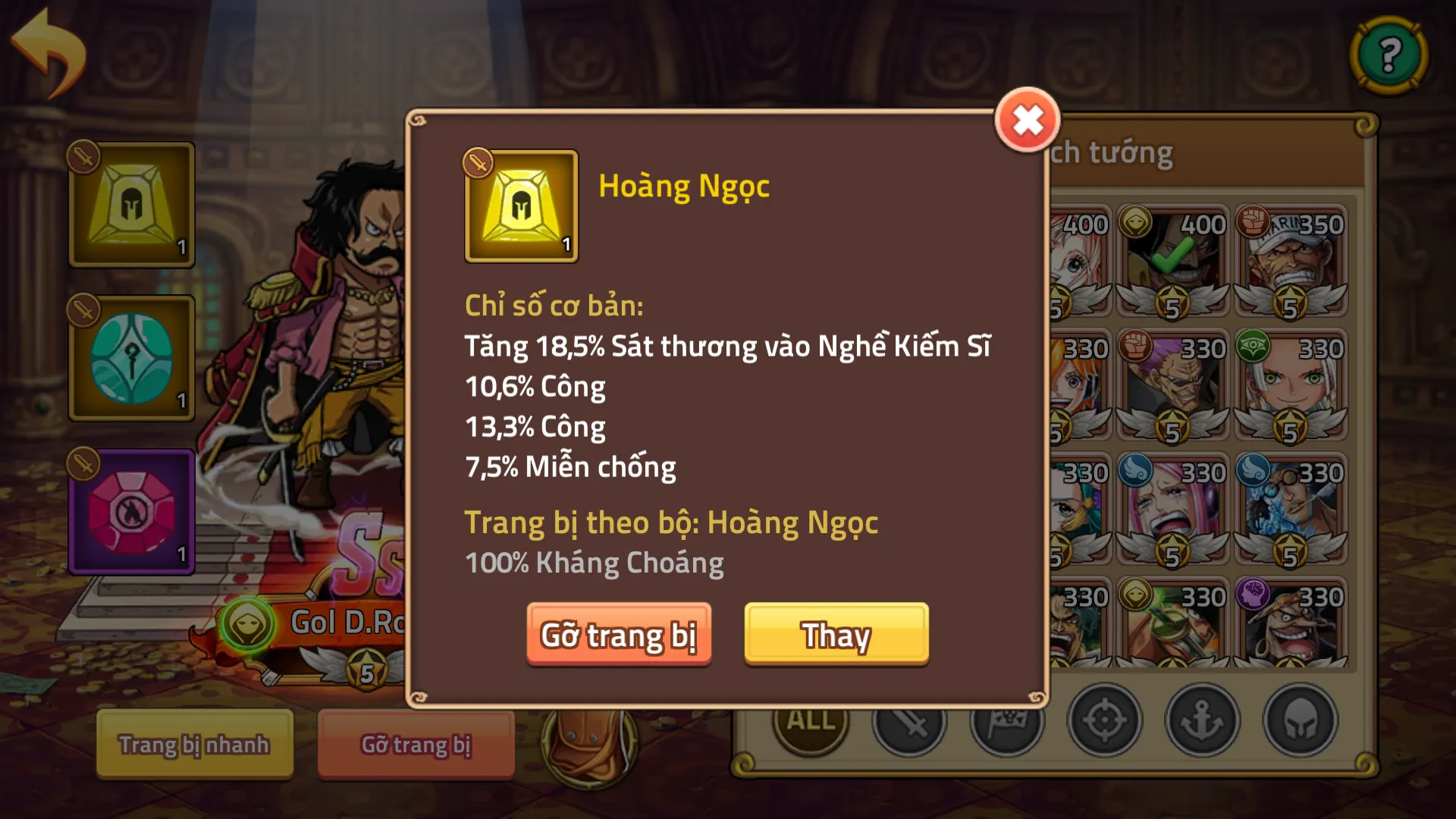The height and width of the screenshot is (819, 1456).
Task: Close the Hoàng Ngọc item popup
Action: click(x=1028, y=120)
